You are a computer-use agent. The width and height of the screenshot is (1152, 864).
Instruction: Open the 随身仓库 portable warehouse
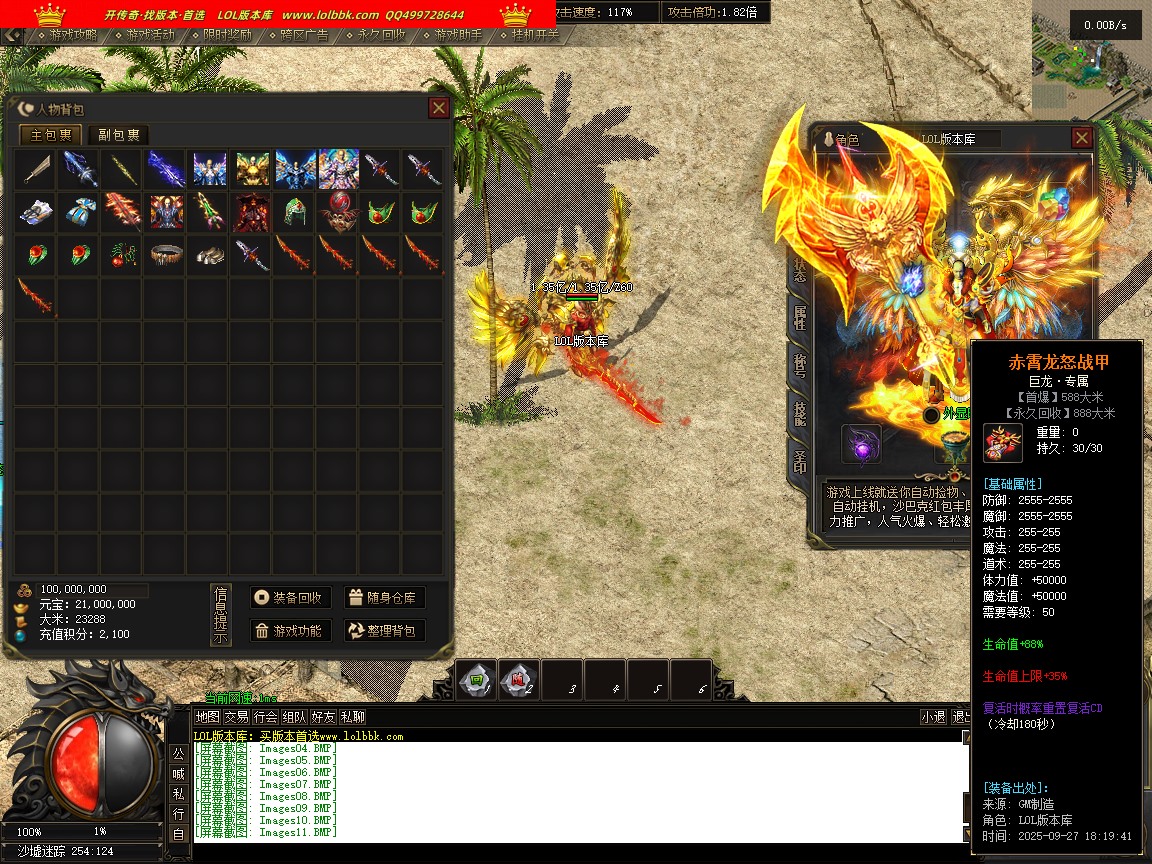click(x=385, y=598)
